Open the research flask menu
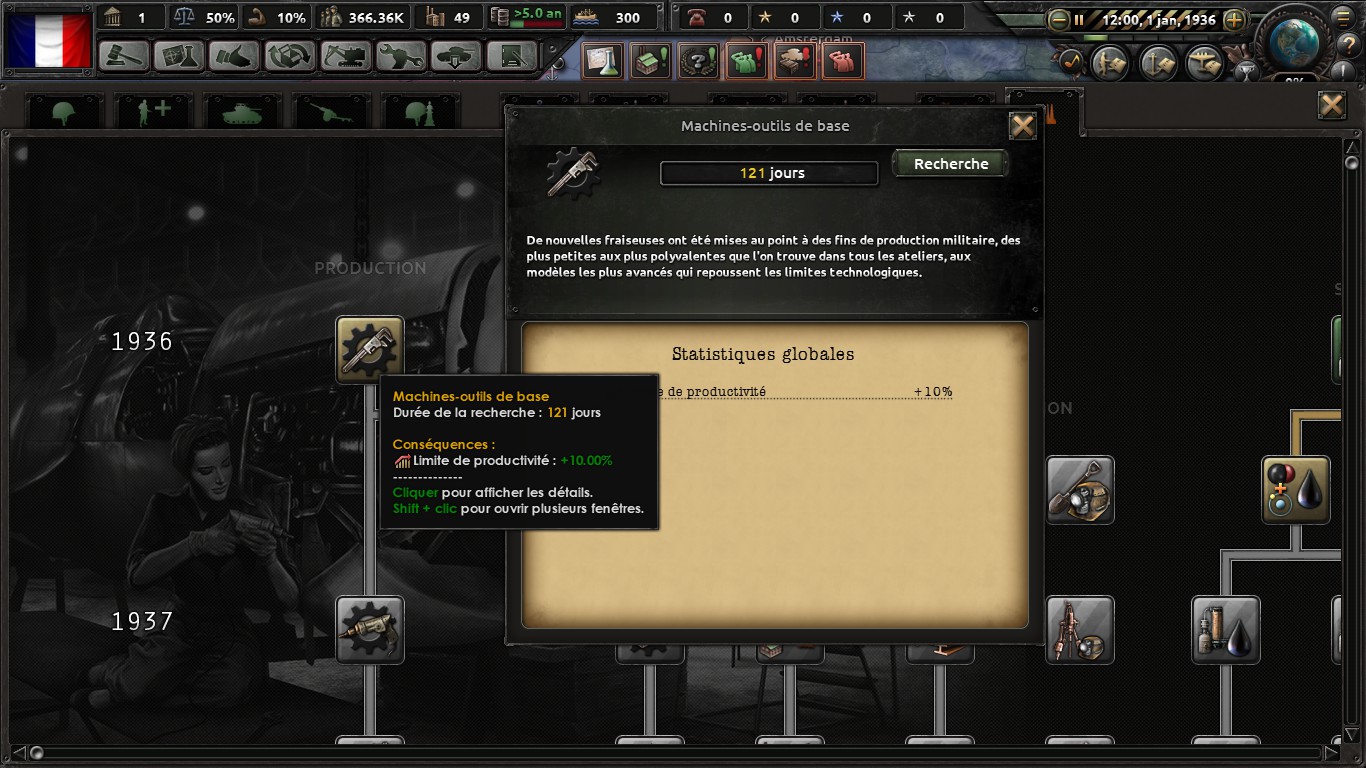Image resolution: width=1366 pixels, height=768 pixels. pyautogui.click(x=180, y=56)
